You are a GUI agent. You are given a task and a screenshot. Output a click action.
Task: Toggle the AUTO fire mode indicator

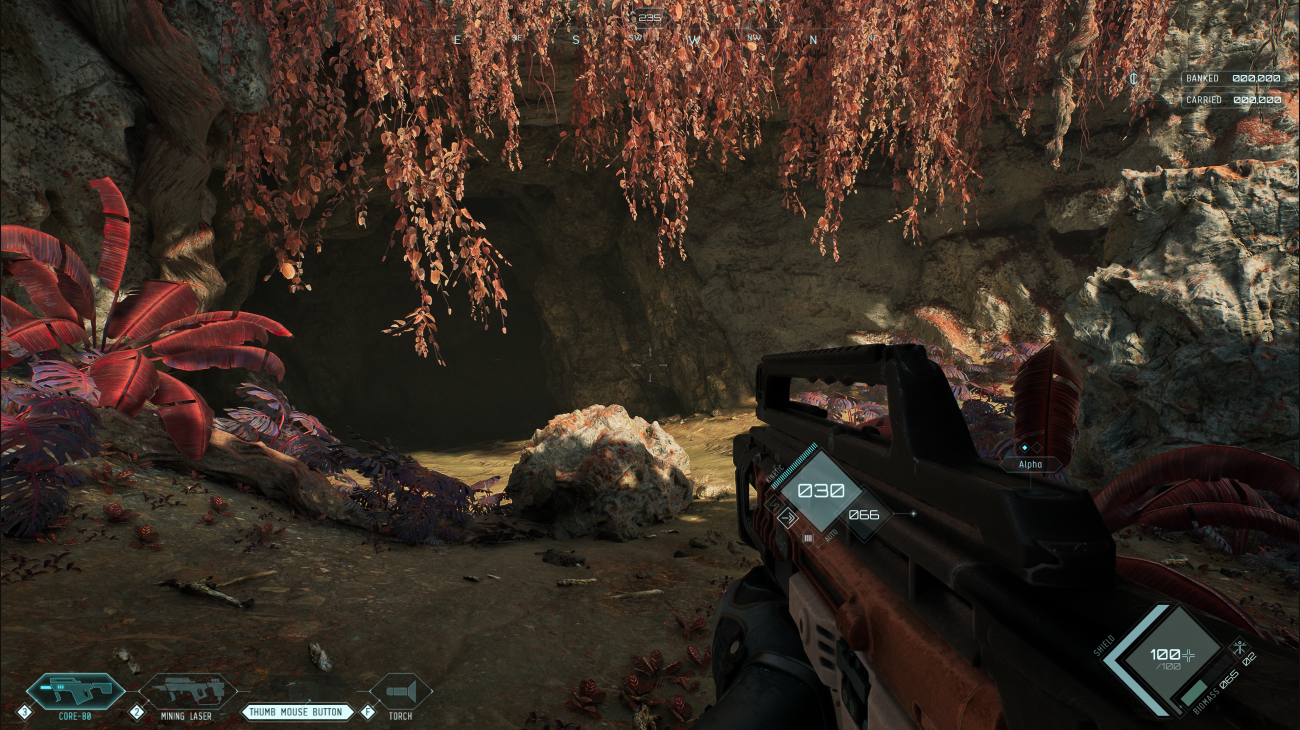click(830, 535)
